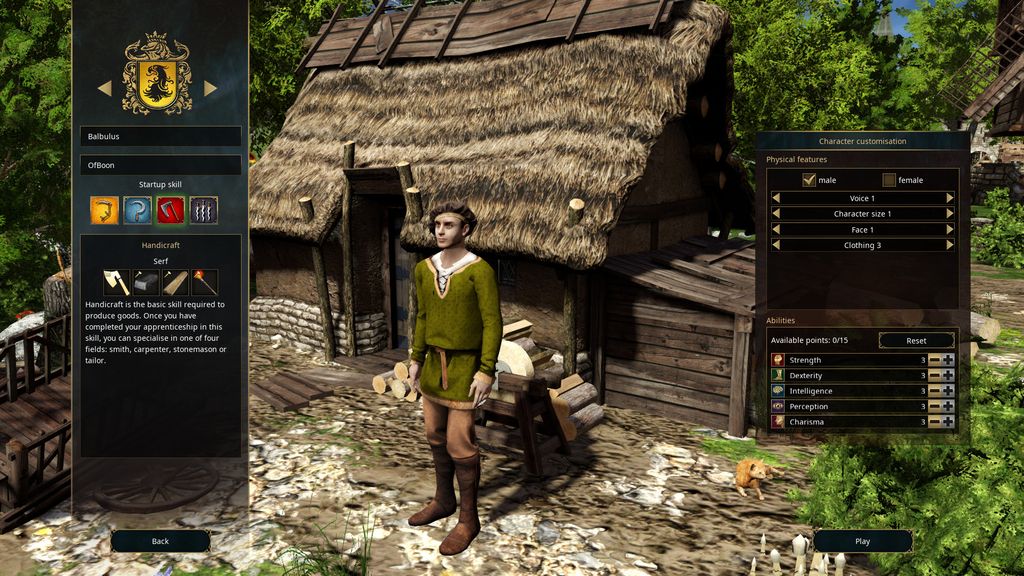Edit the surname field OfBoon
1024x576 pixels.
161,165
